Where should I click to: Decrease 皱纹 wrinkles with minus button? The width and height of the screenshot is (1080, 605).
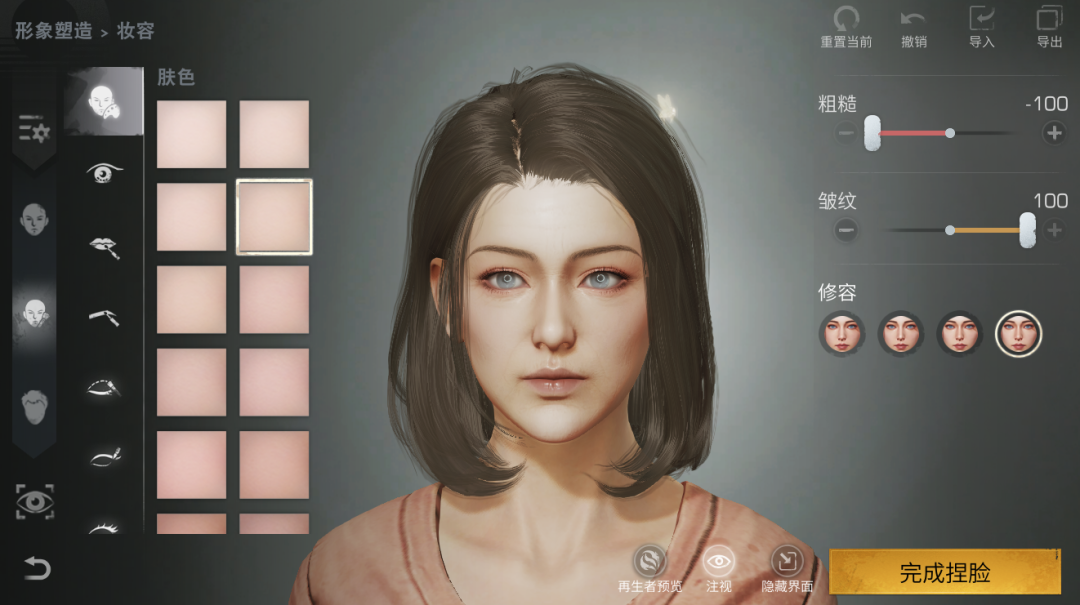[x=846, y=230]
